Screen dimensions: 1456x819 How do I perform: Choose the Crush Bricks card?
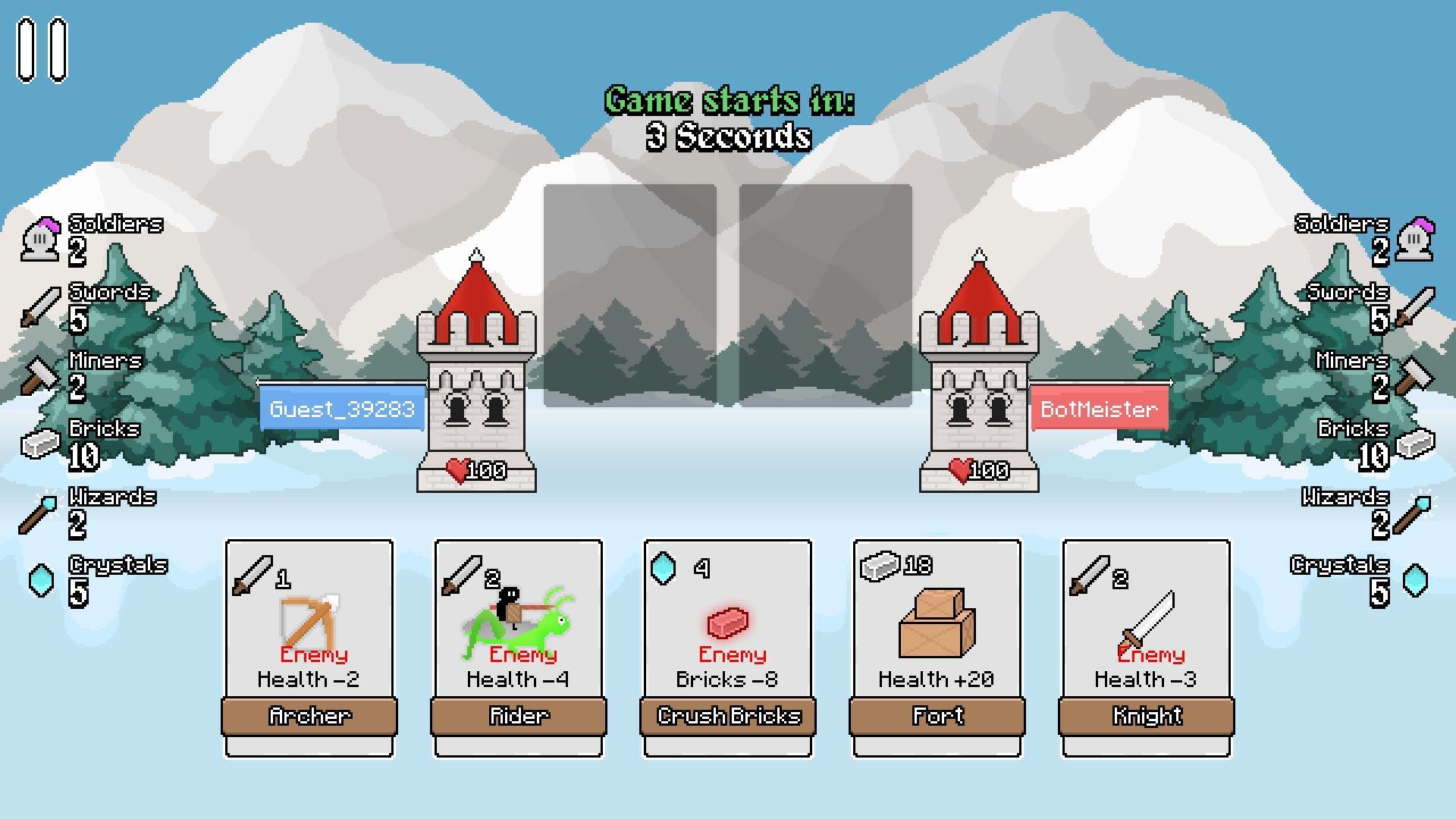click(x=728, y=647)
